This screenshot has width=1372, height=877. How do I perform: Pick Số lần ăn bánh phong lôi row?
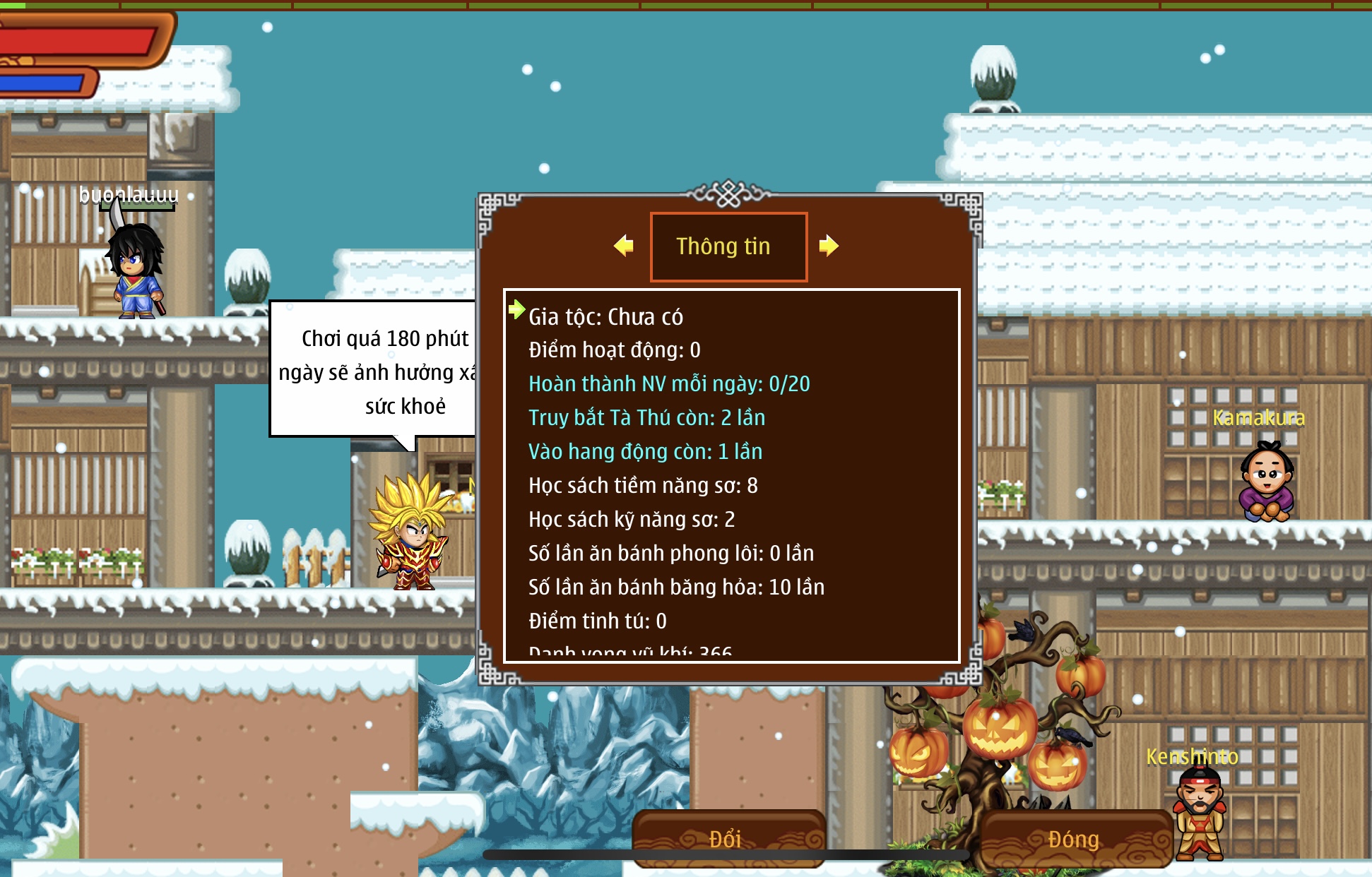[671, 554]
